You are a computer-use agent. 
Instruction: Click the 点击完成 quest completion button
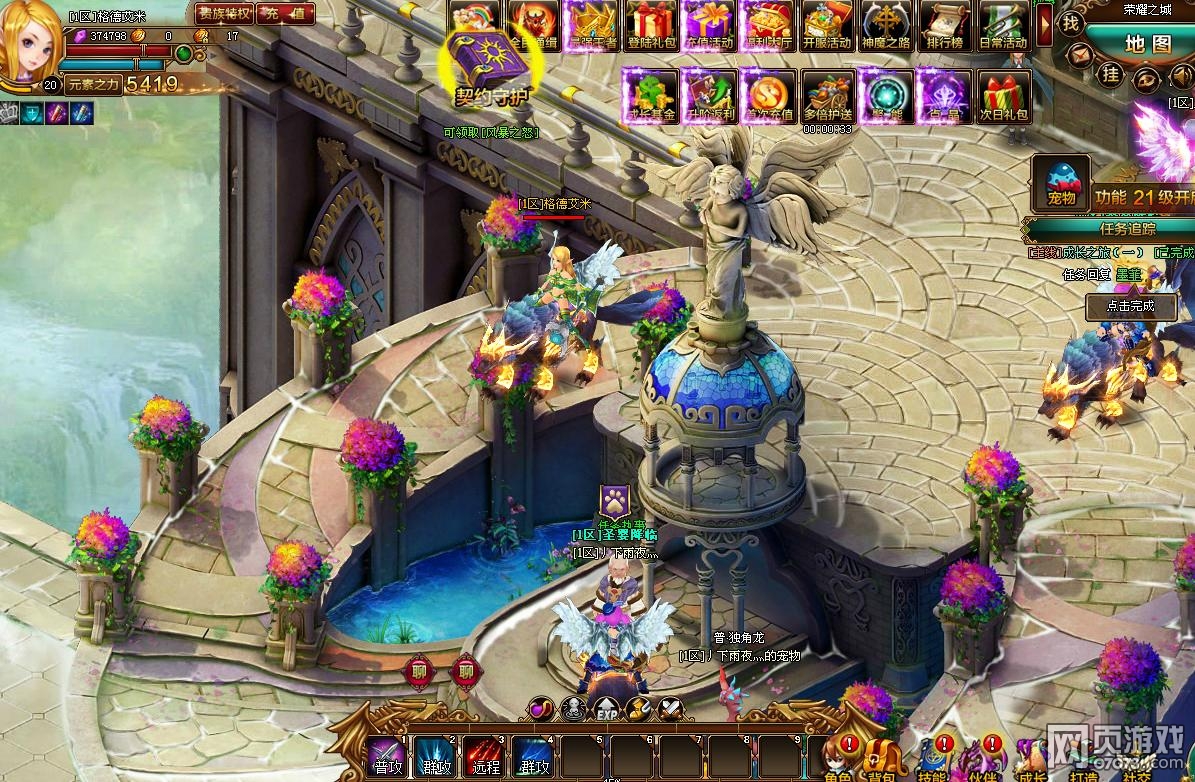[1130, 306]
